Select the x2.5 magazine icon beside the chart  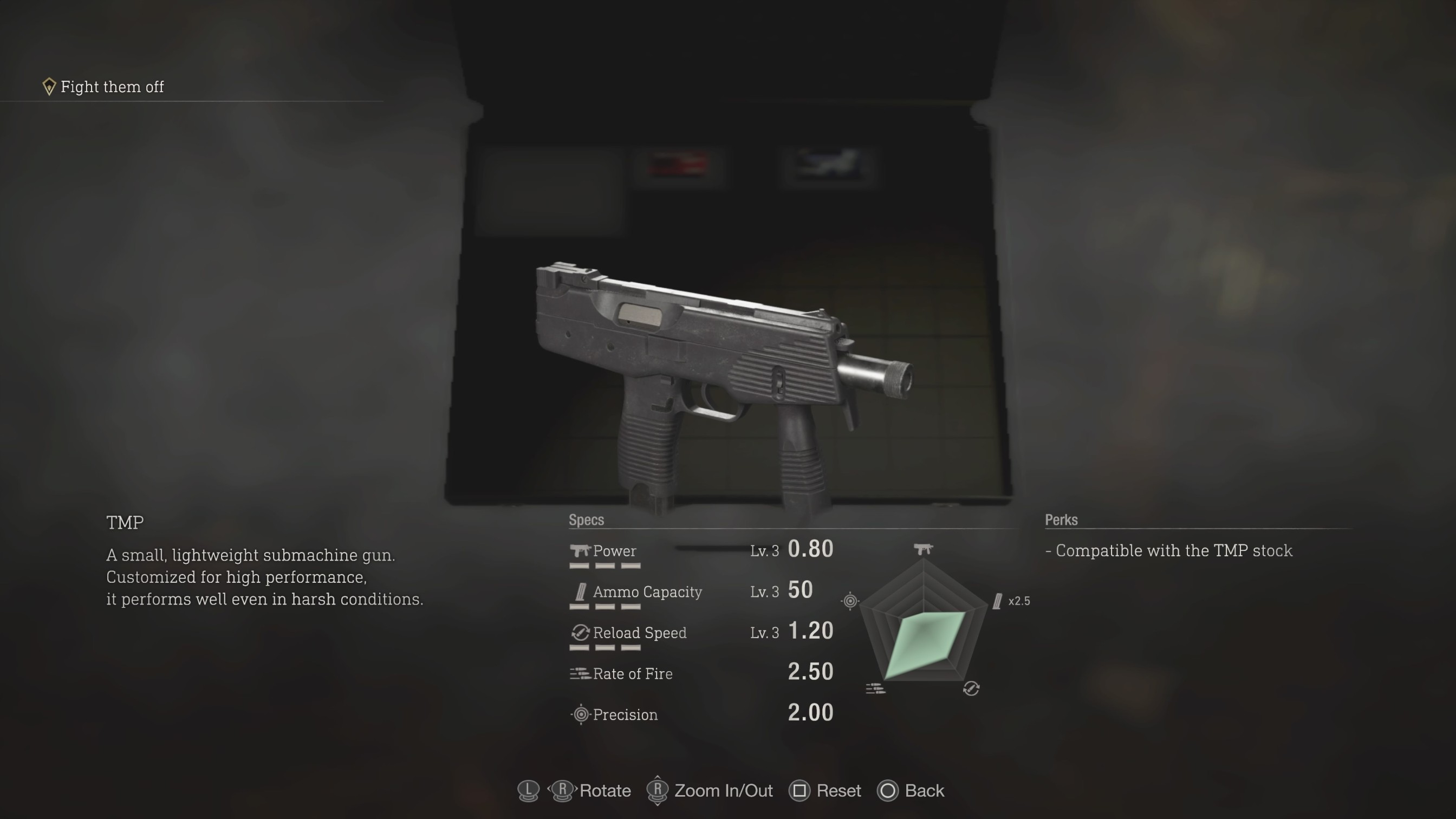click(x=998, y=601)
